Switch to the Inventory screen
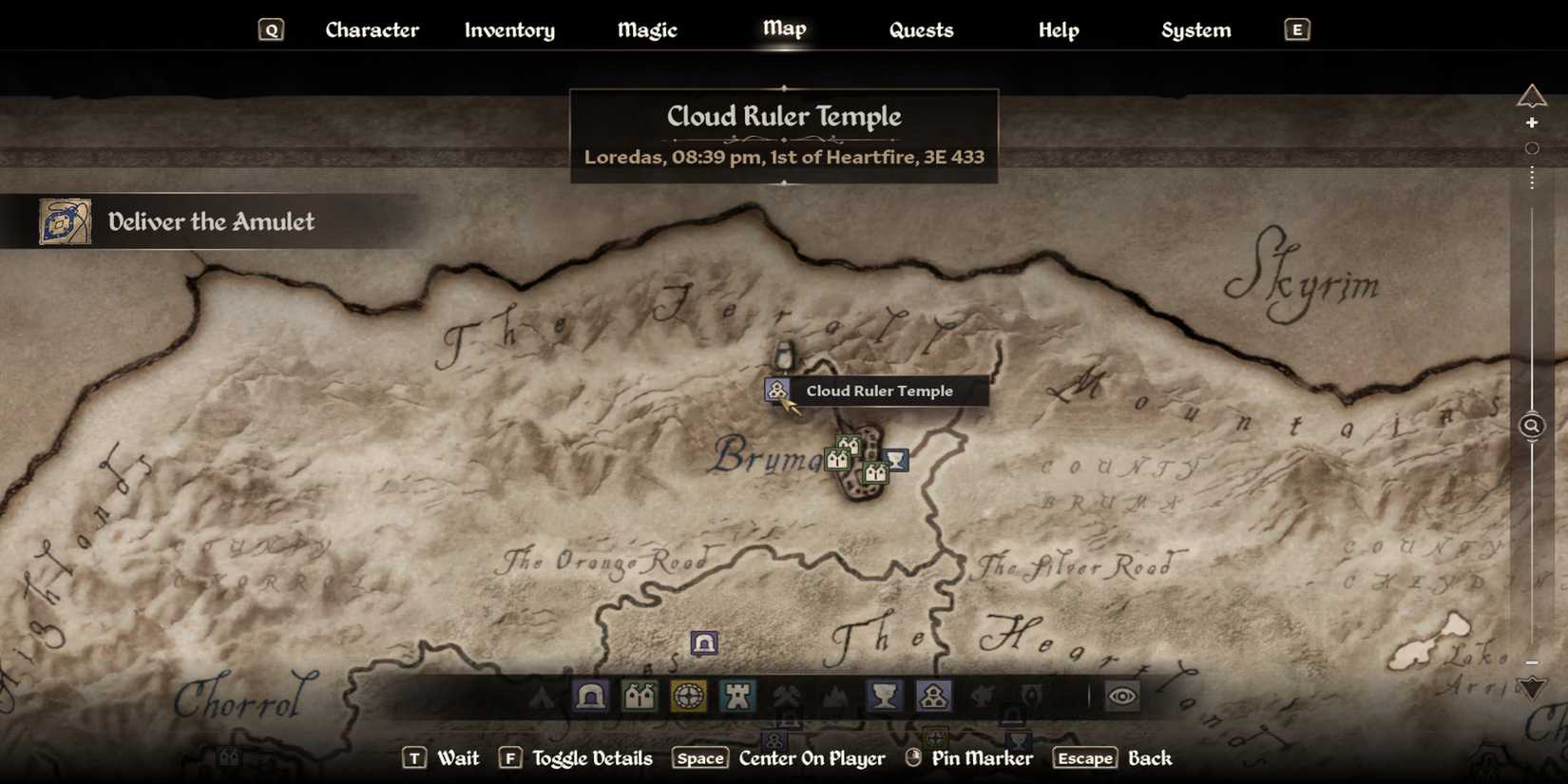This screenshot has width=1568, height=784. click(509, 29)
